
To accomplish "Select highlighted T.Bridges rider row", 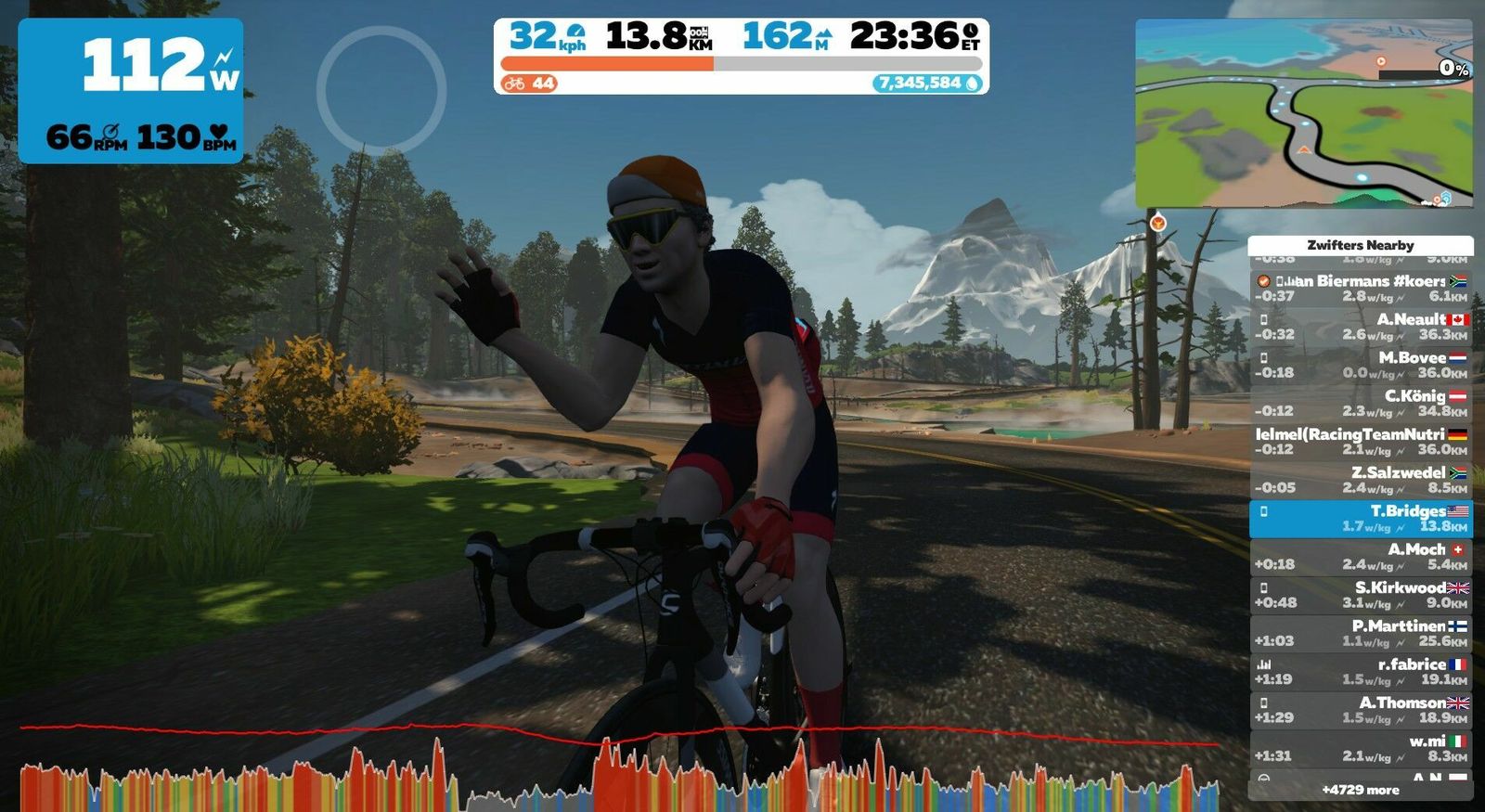I will (x=1361, y=519).
